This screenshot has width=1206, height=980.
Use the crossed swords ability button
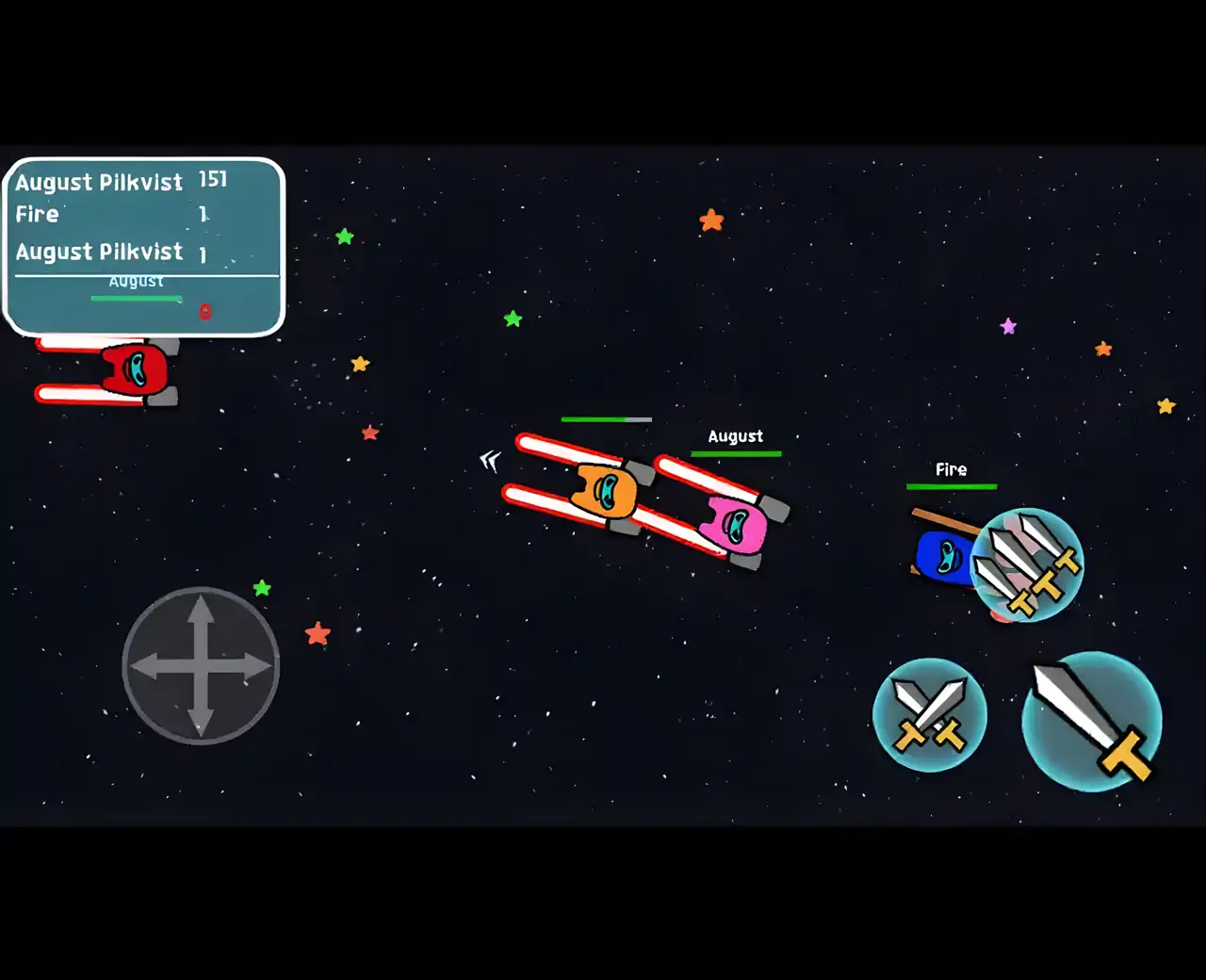pos(930,715)
